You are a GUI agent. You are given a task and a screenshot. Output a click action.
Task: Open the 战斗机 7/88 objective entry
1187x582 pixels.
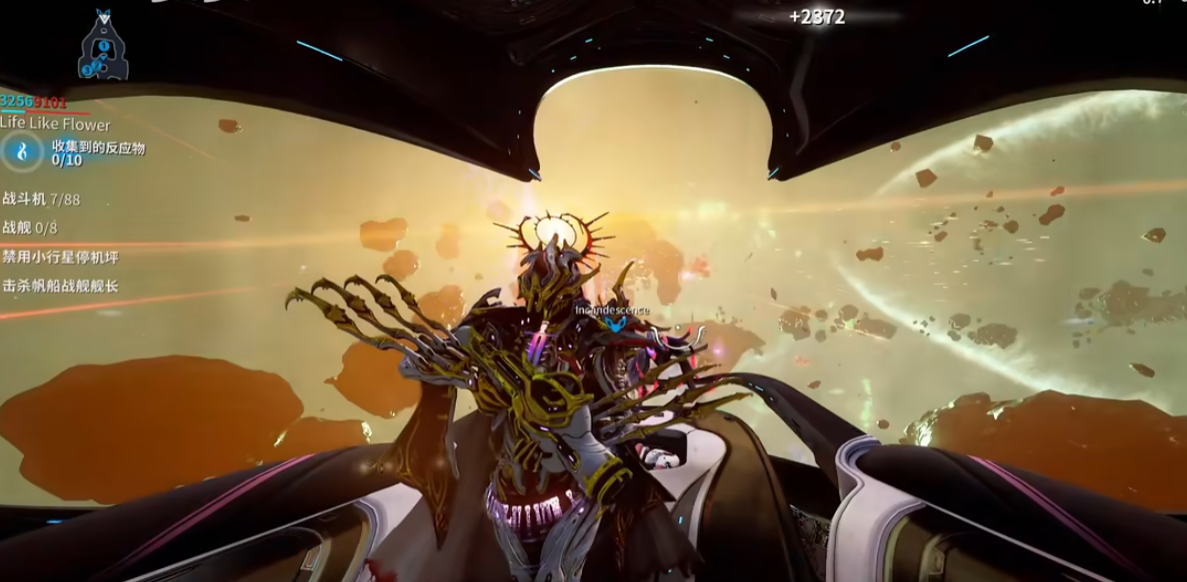[x=42, y=200]
